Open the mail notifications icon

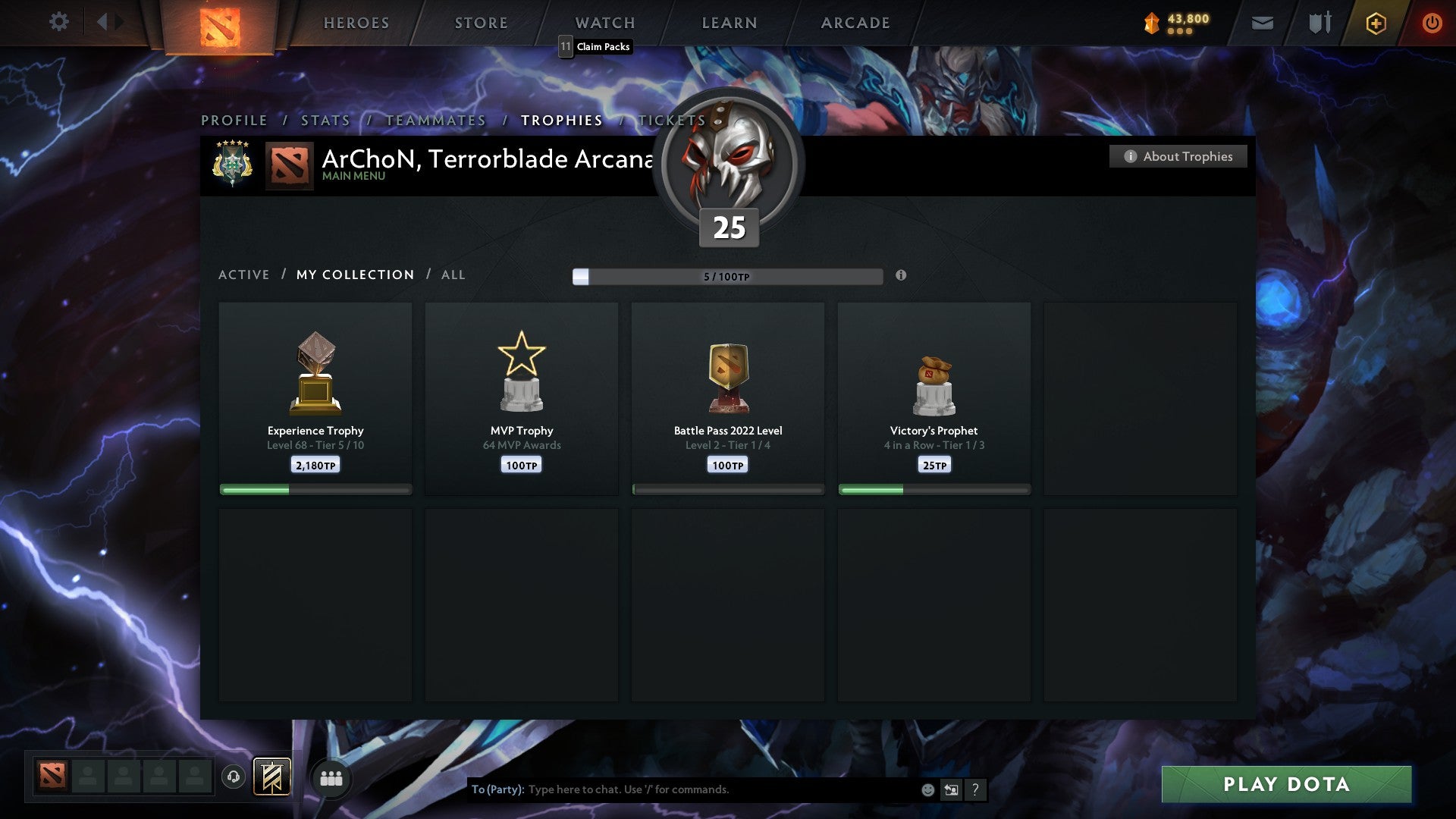1262,23
